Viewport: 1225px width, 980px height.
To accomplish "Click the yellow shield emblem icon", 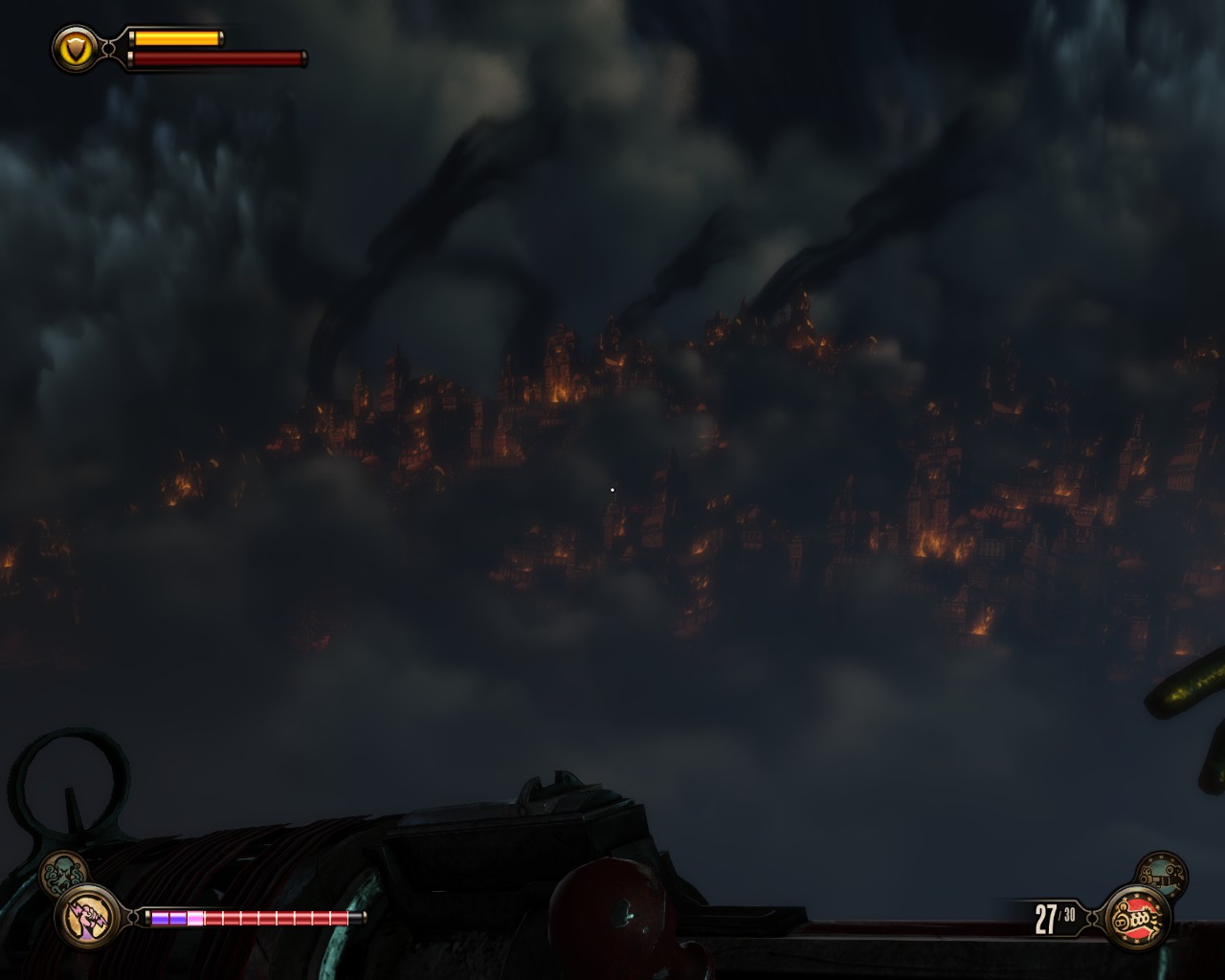I will (76, 48).
